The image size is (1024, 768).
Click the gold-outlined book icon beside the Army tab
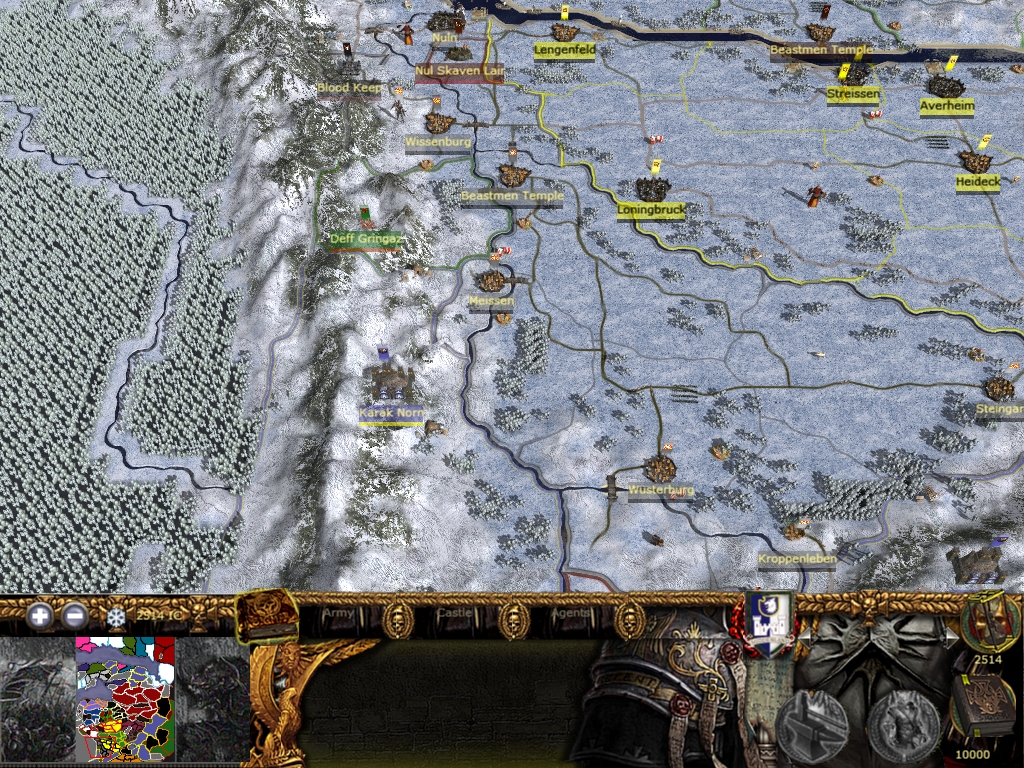tap(267, 616)
